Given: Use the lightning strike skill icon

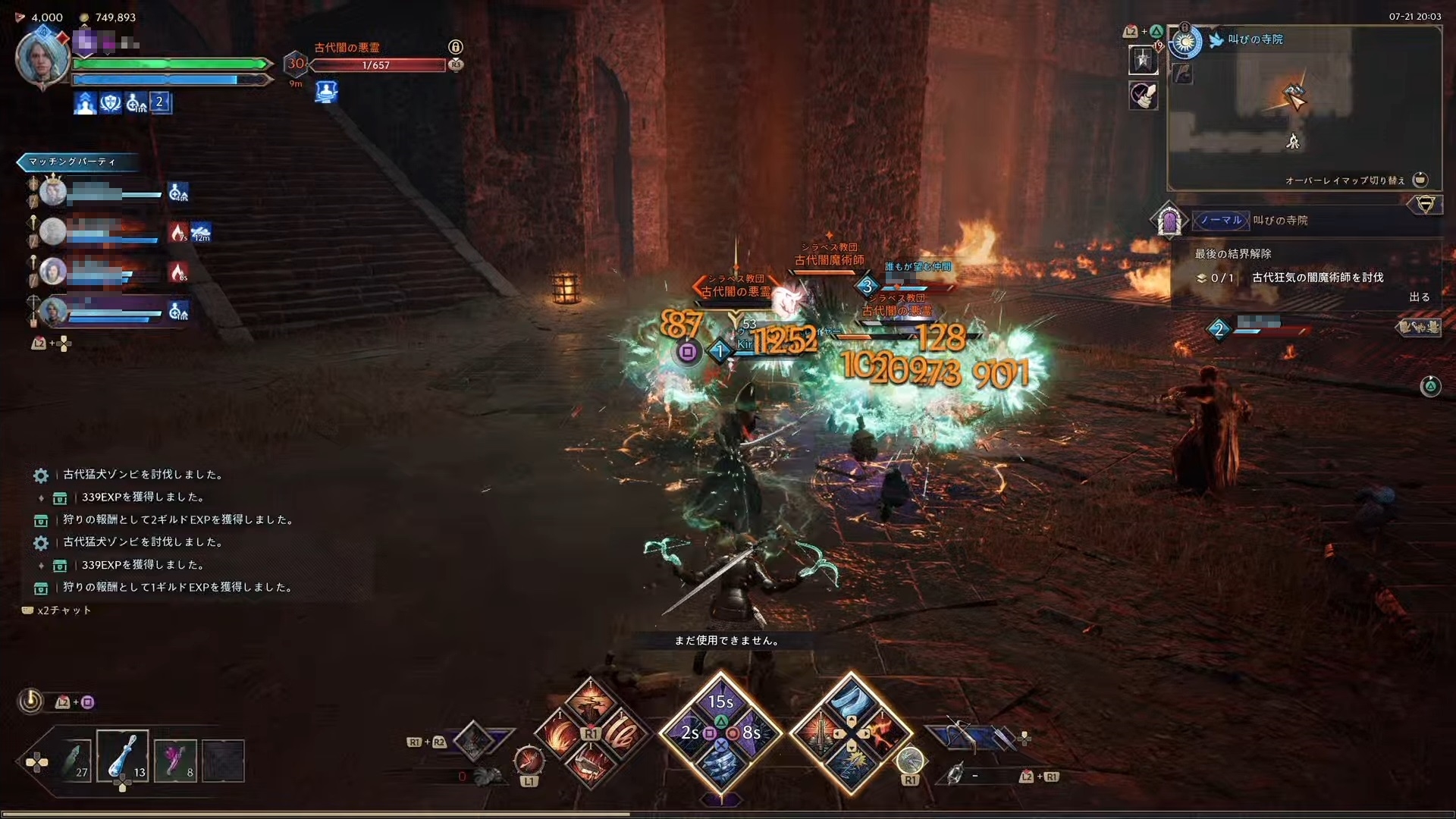Looking at the screenshot, I should click(850, 764).
